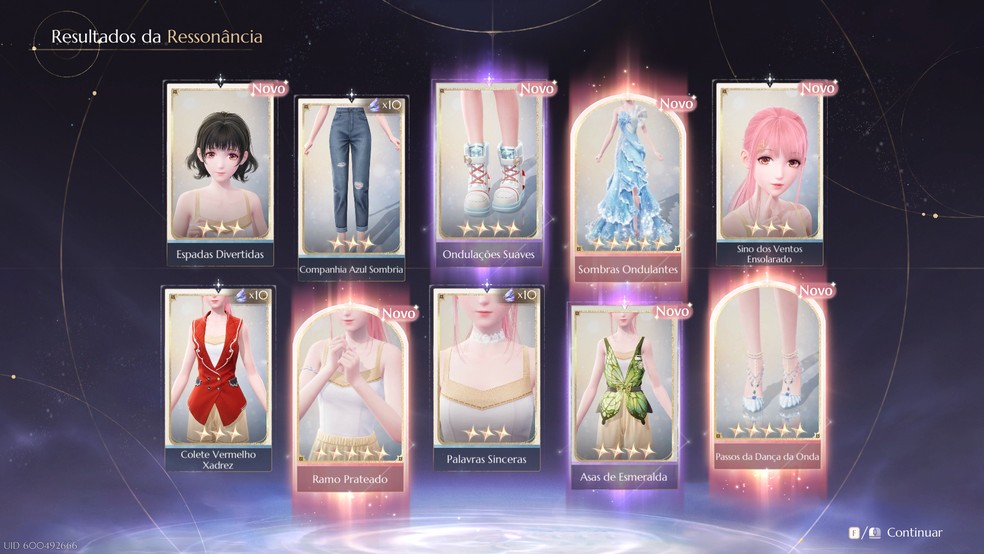The height and width of the screenshot is (554, 984).
Task: View the Sombras Ondulantes blue dress card
Action: (628, 185)
